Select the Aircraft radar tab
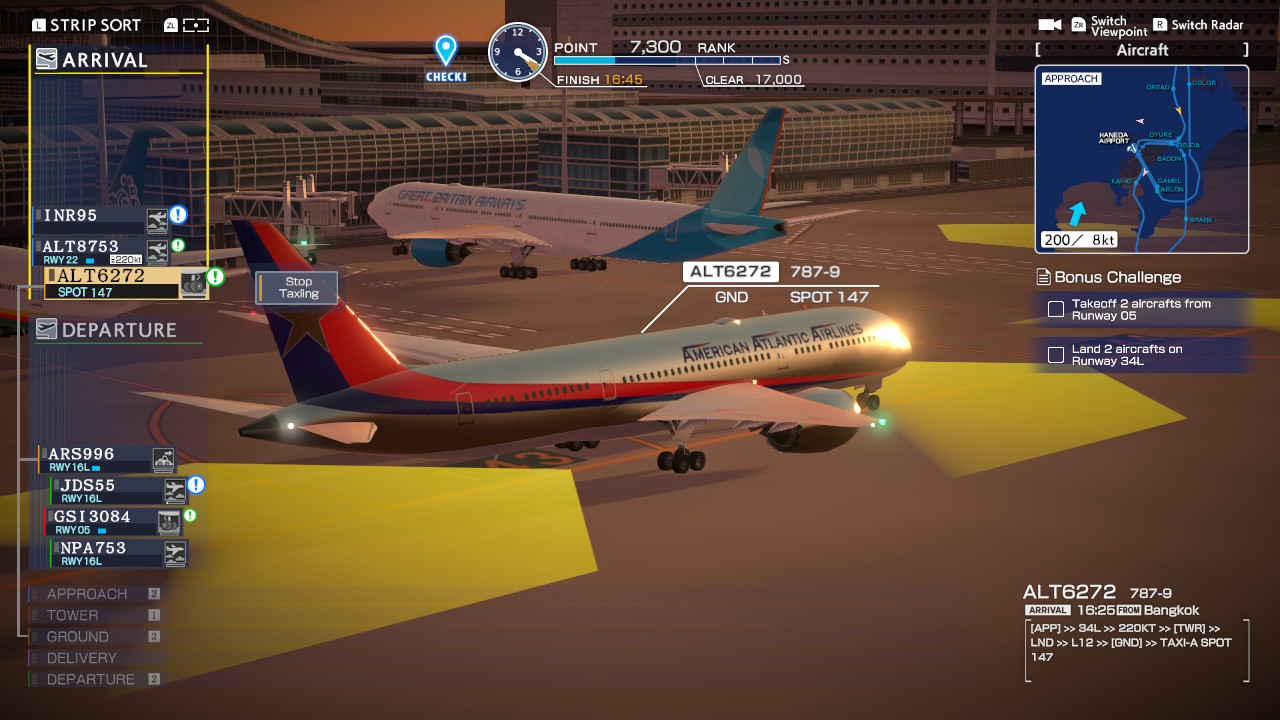Image resolution: width=1280 pixels, height=720 pixels. pyautogui.click(x=1140, y=49)
